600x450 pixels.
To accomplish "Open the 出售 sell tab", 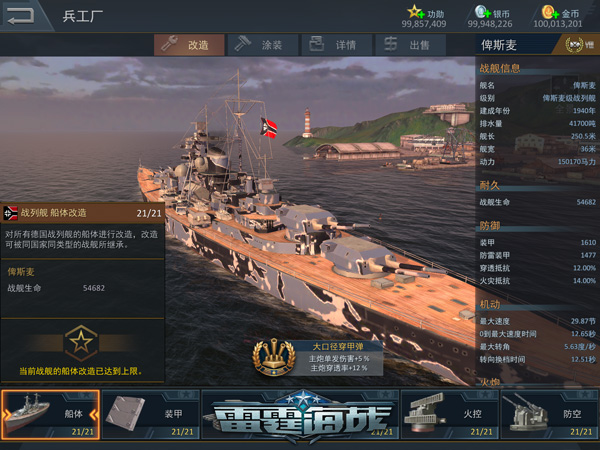I will tap(408, 45).
